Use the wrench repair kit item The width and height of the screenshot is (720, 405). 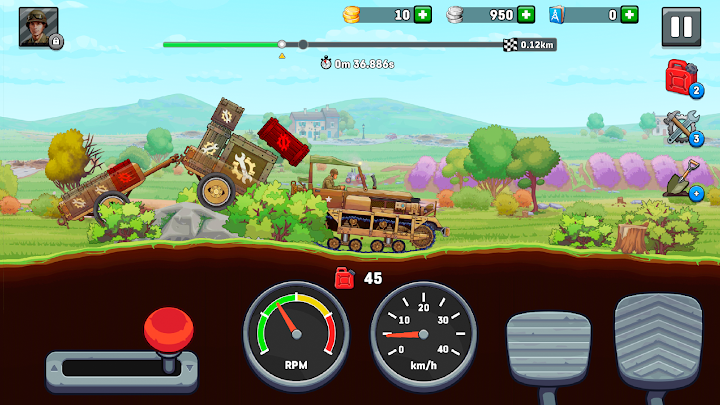tap(681, 128)
